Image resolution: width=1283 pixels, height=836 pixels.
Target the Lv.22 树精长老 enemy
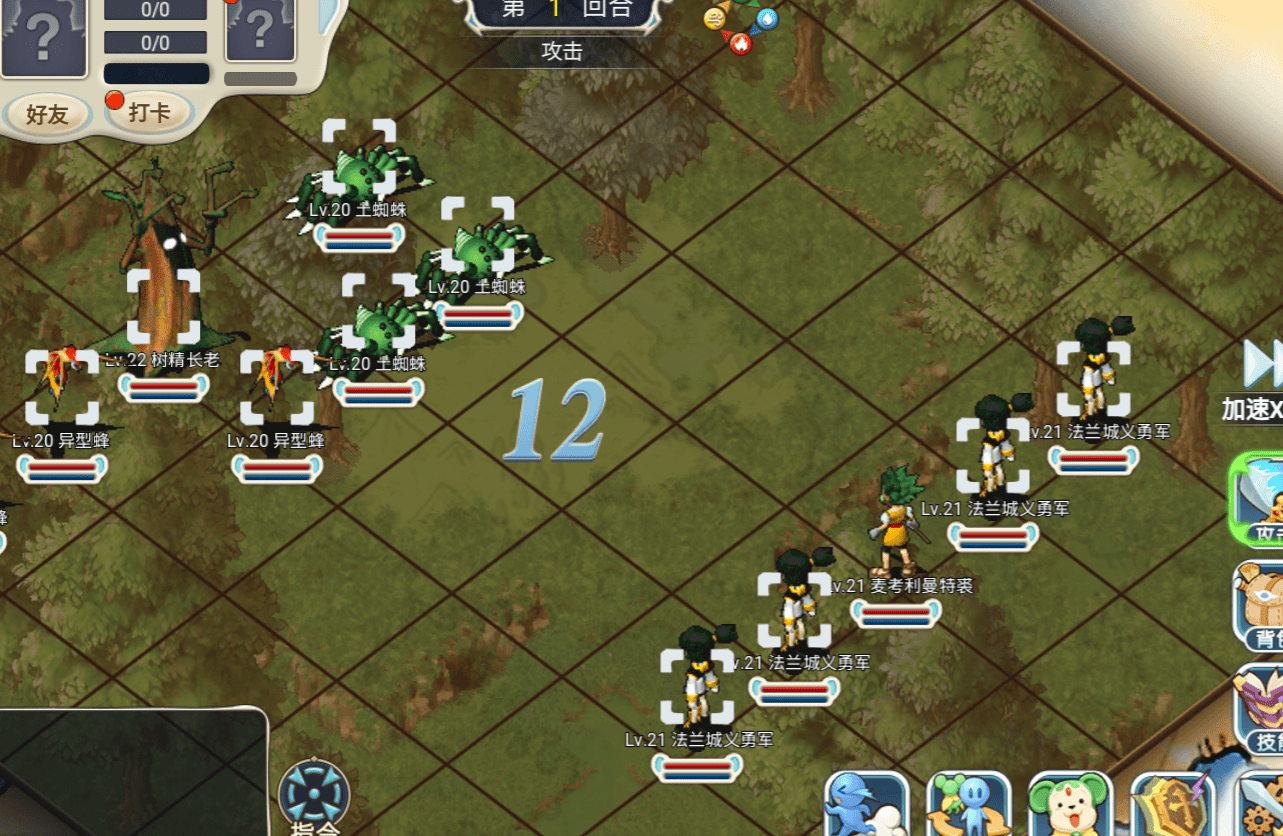[x=163, y=306]
